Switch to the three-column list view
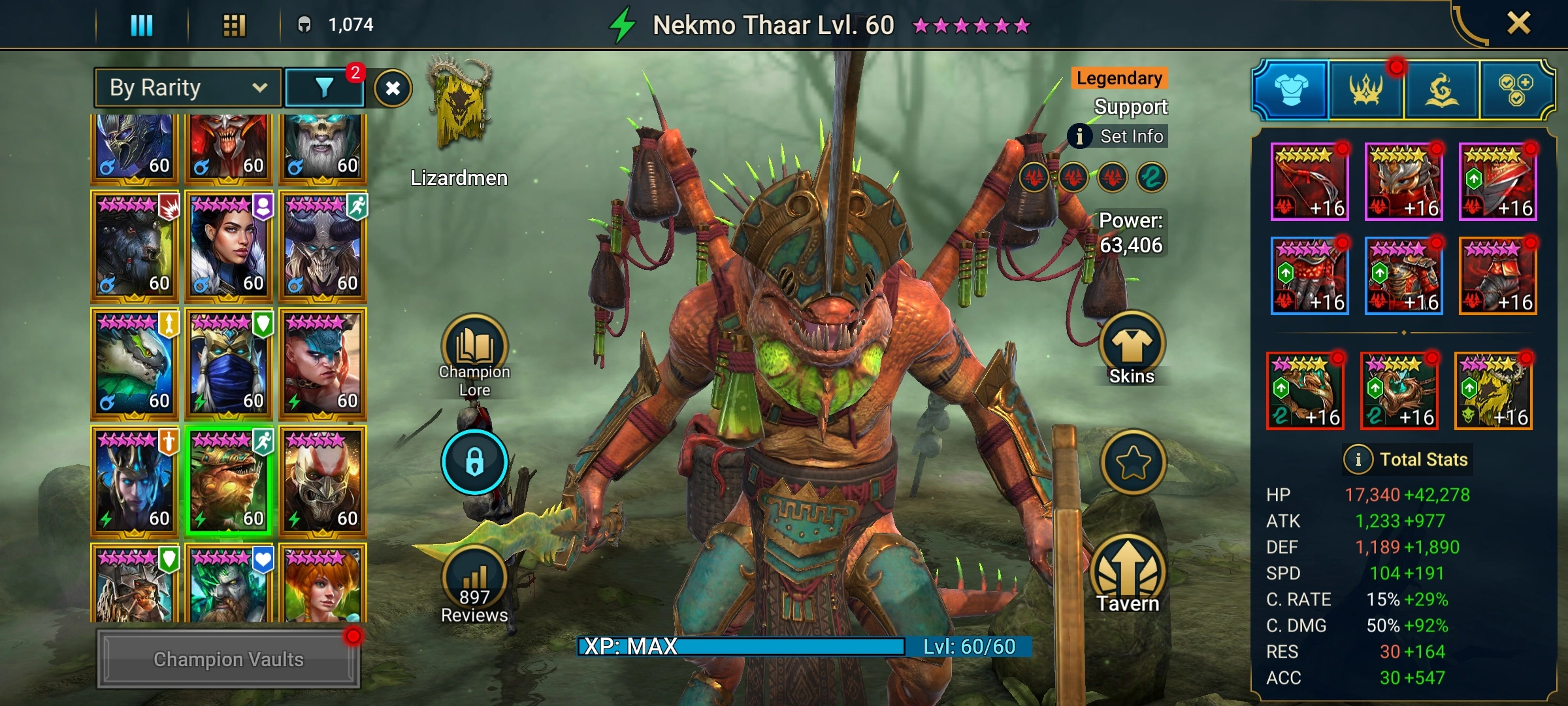This screenshot has height=706, width=1568. [142, 25]
